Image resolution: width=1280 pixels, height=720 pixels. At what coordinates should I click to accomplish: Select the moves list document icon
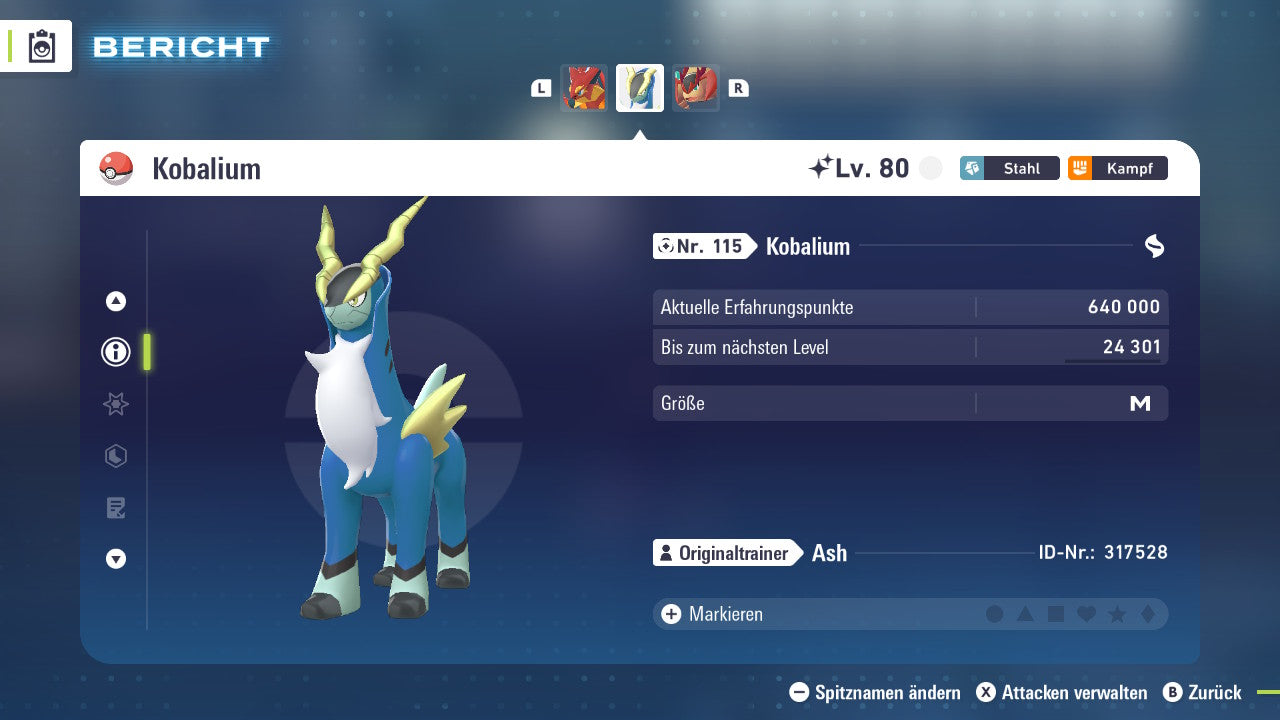(115, 508)
